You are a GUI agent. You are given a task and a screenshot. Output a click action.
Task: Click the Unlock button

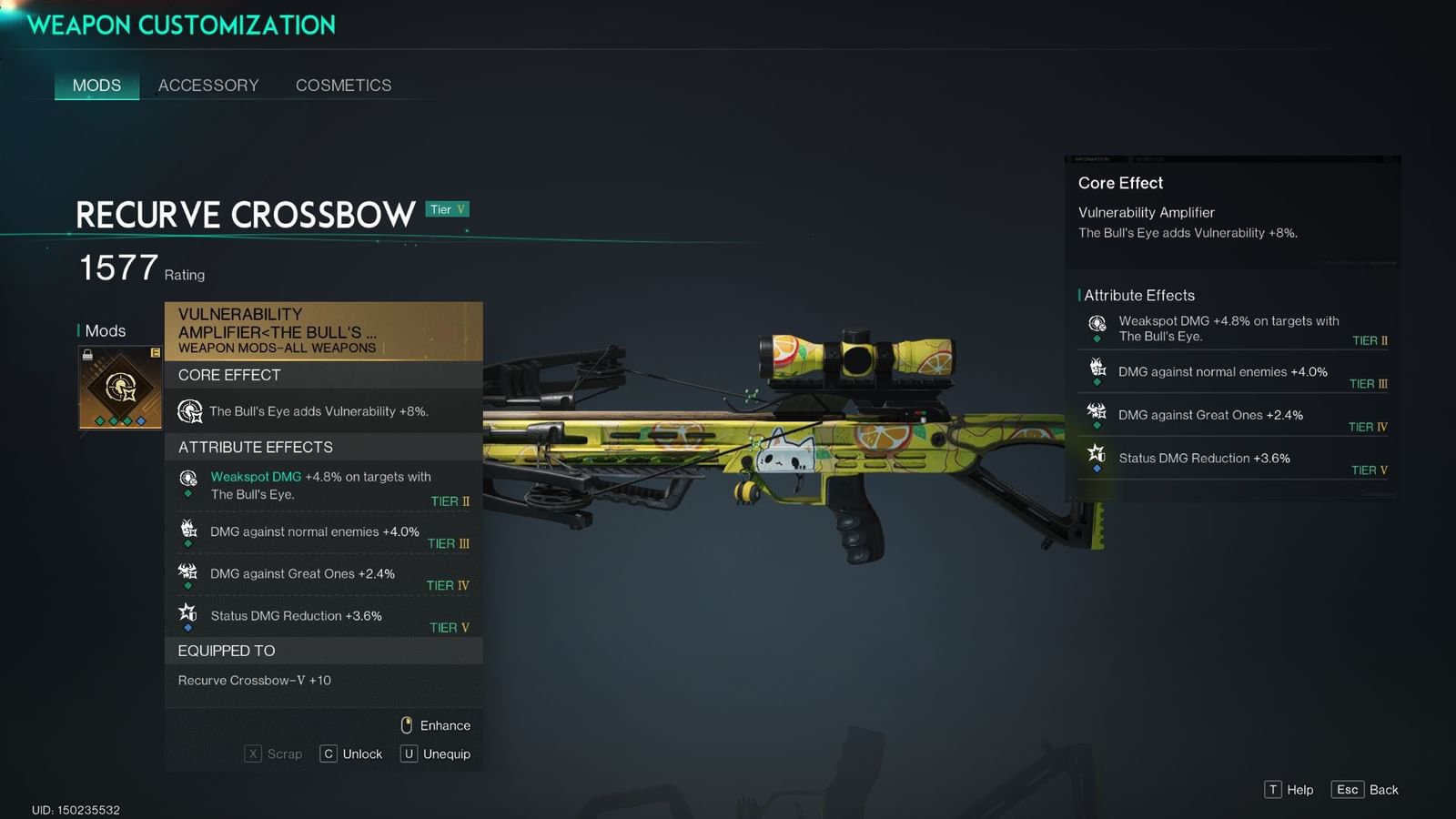point(351,753)
